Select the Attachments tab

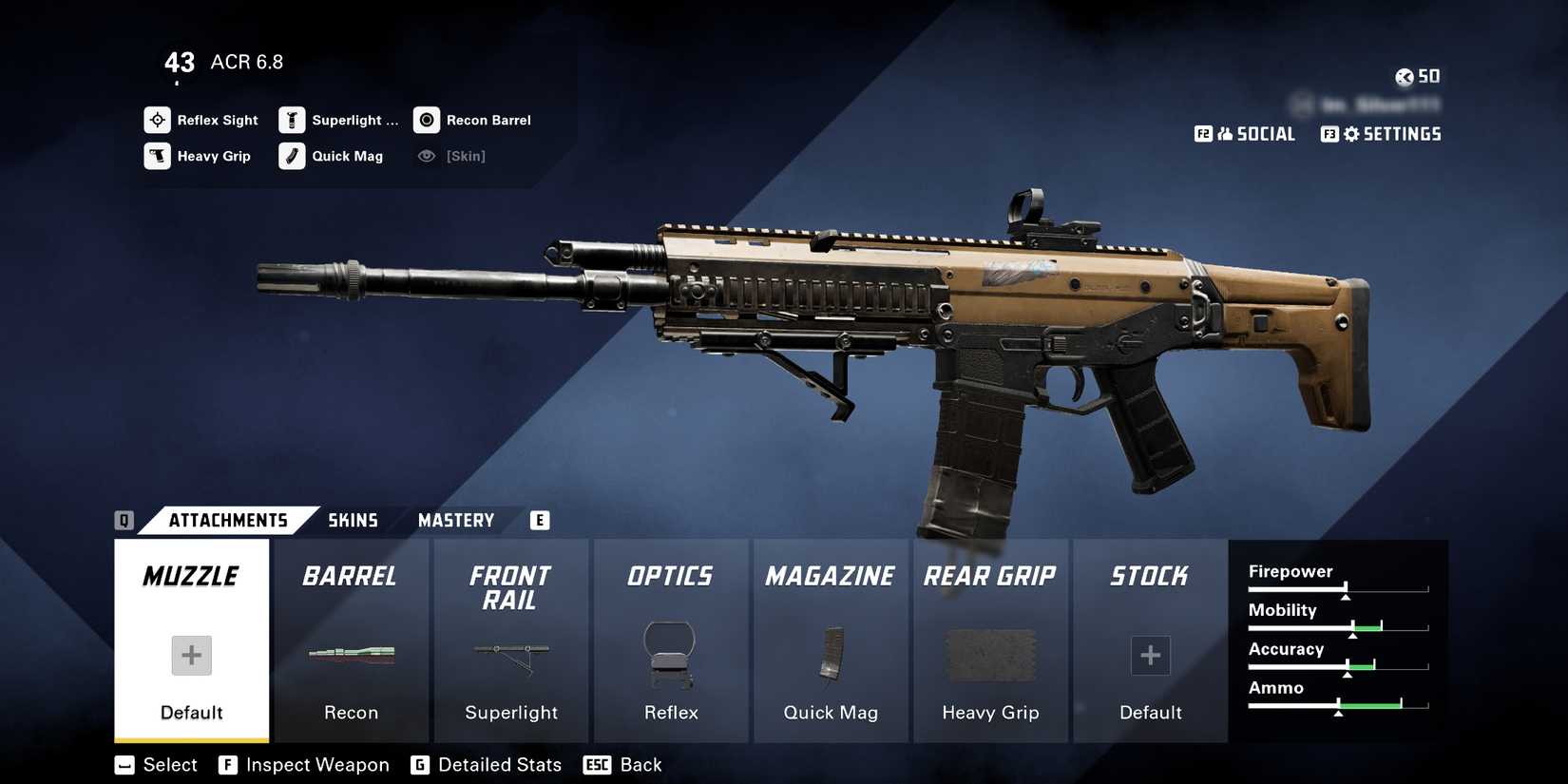tap(228, 520)
